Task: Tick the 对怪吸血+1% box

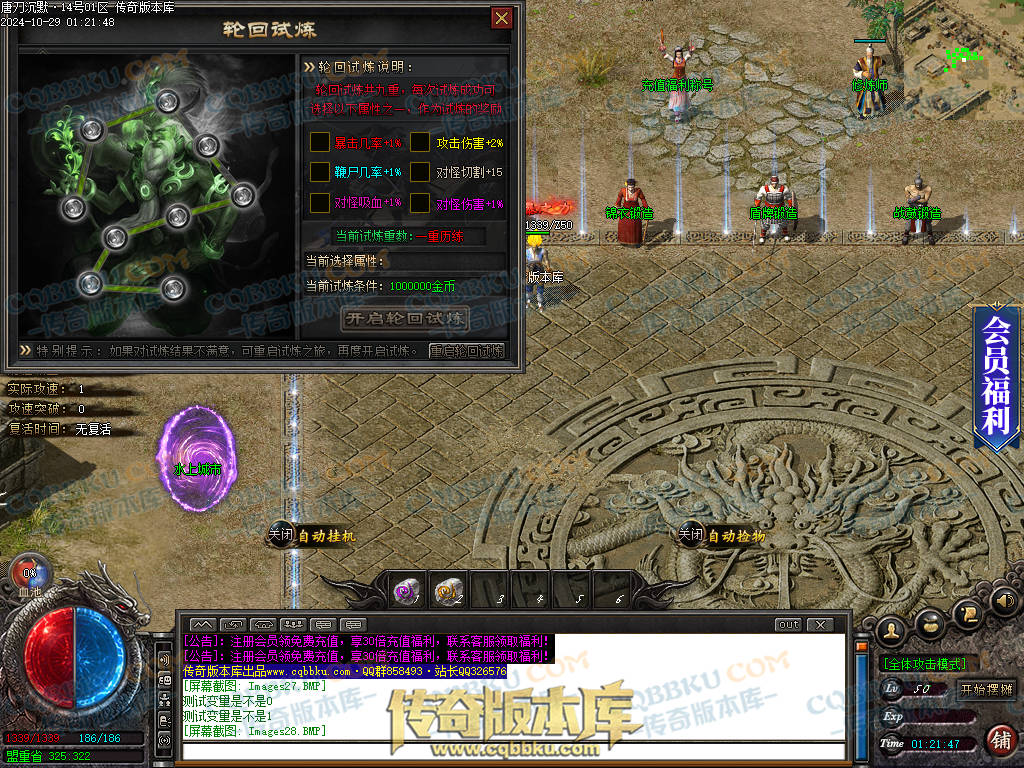Action: coord(320,203)
